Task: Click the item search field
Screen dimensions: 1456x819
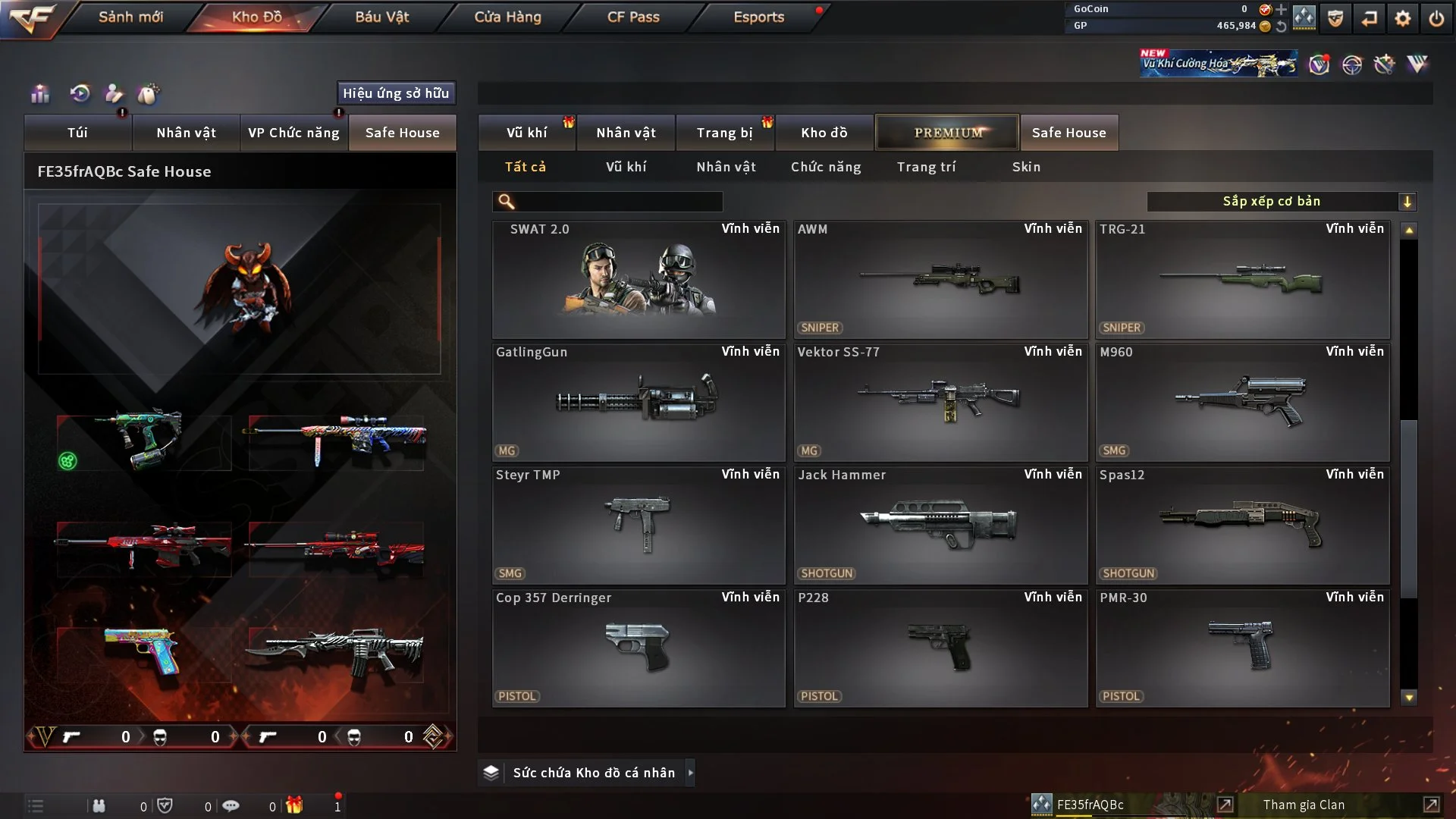Action: click(x=618, y=202)
